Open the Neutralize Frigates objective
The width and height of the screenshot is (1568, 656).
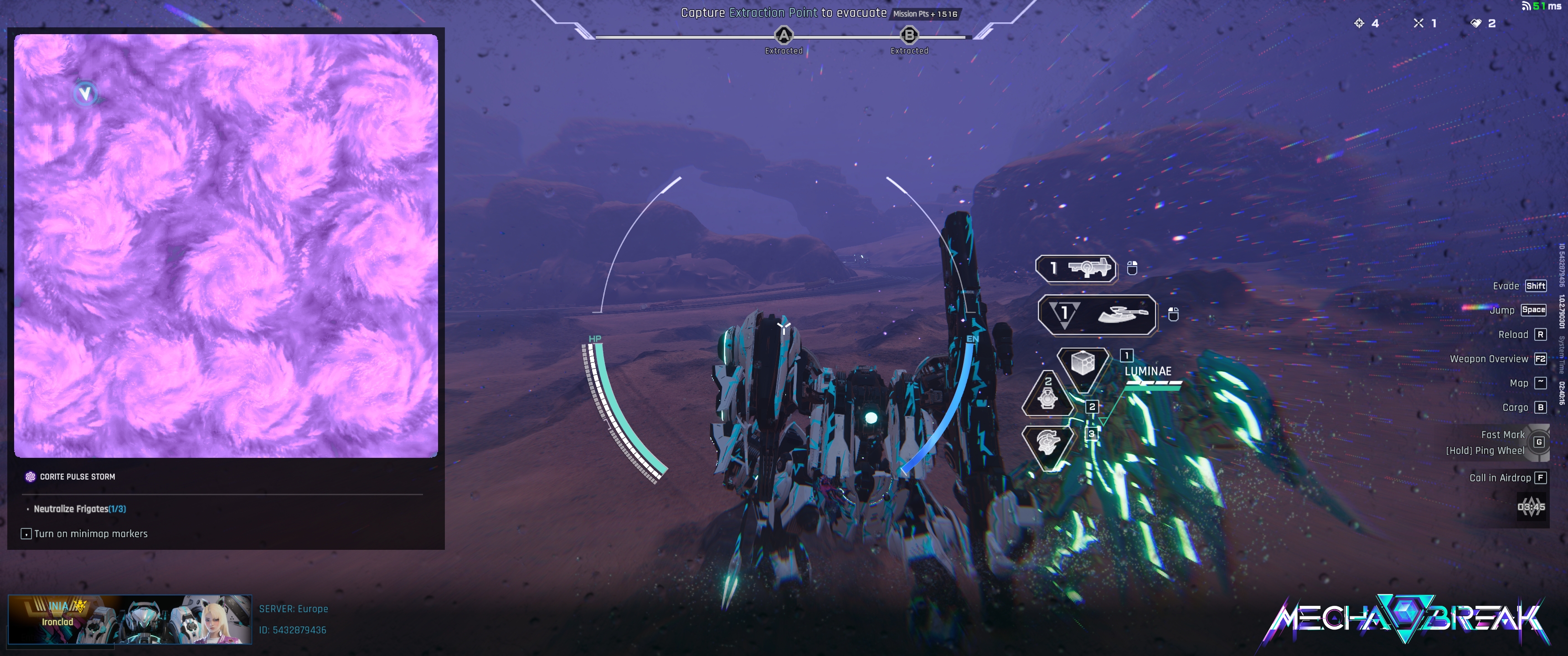coord(79,509)
